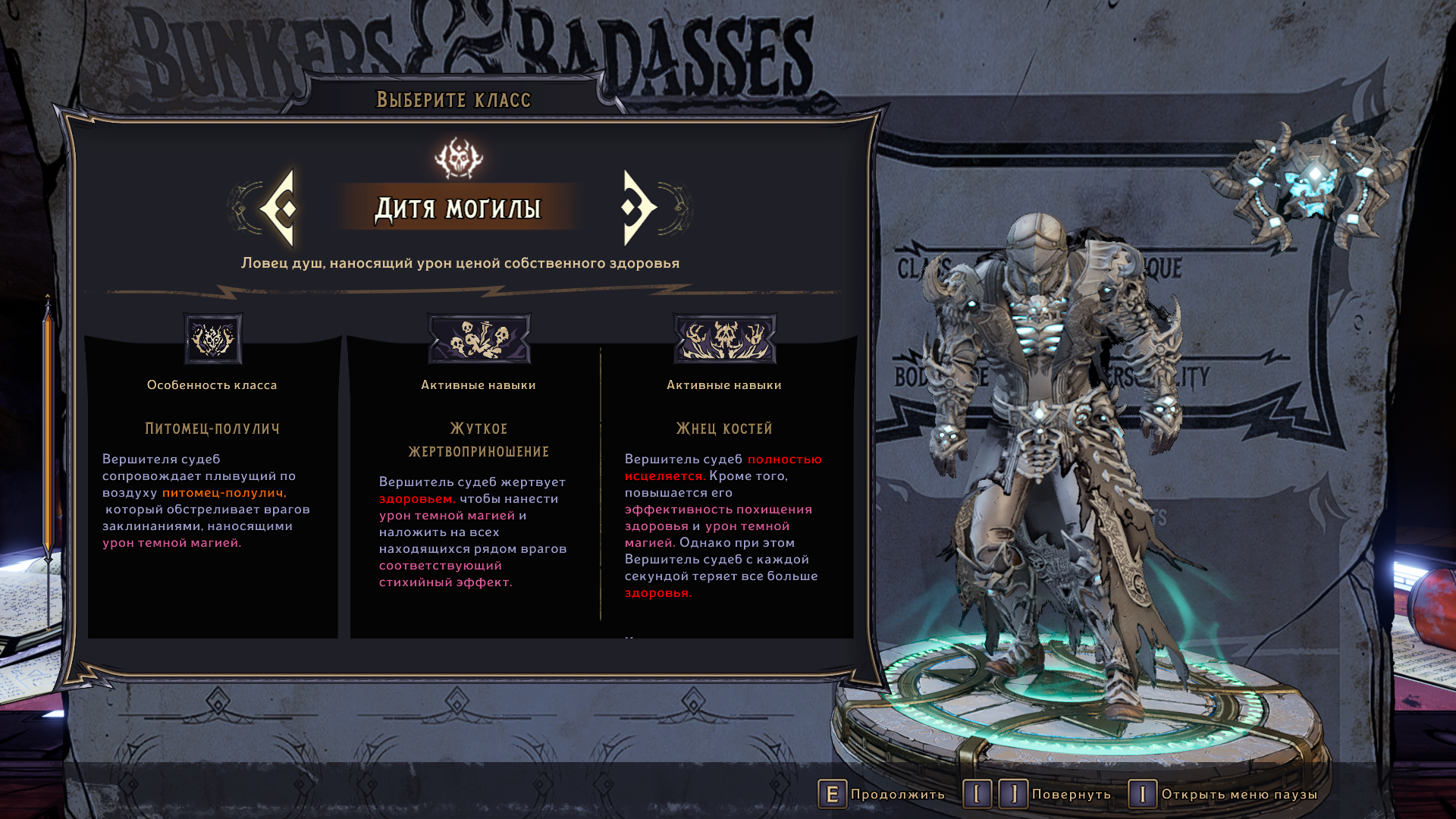Click the Graveborn skull emblem above class name
Screen dimensions: 1456x819
[x=458, y=158]
